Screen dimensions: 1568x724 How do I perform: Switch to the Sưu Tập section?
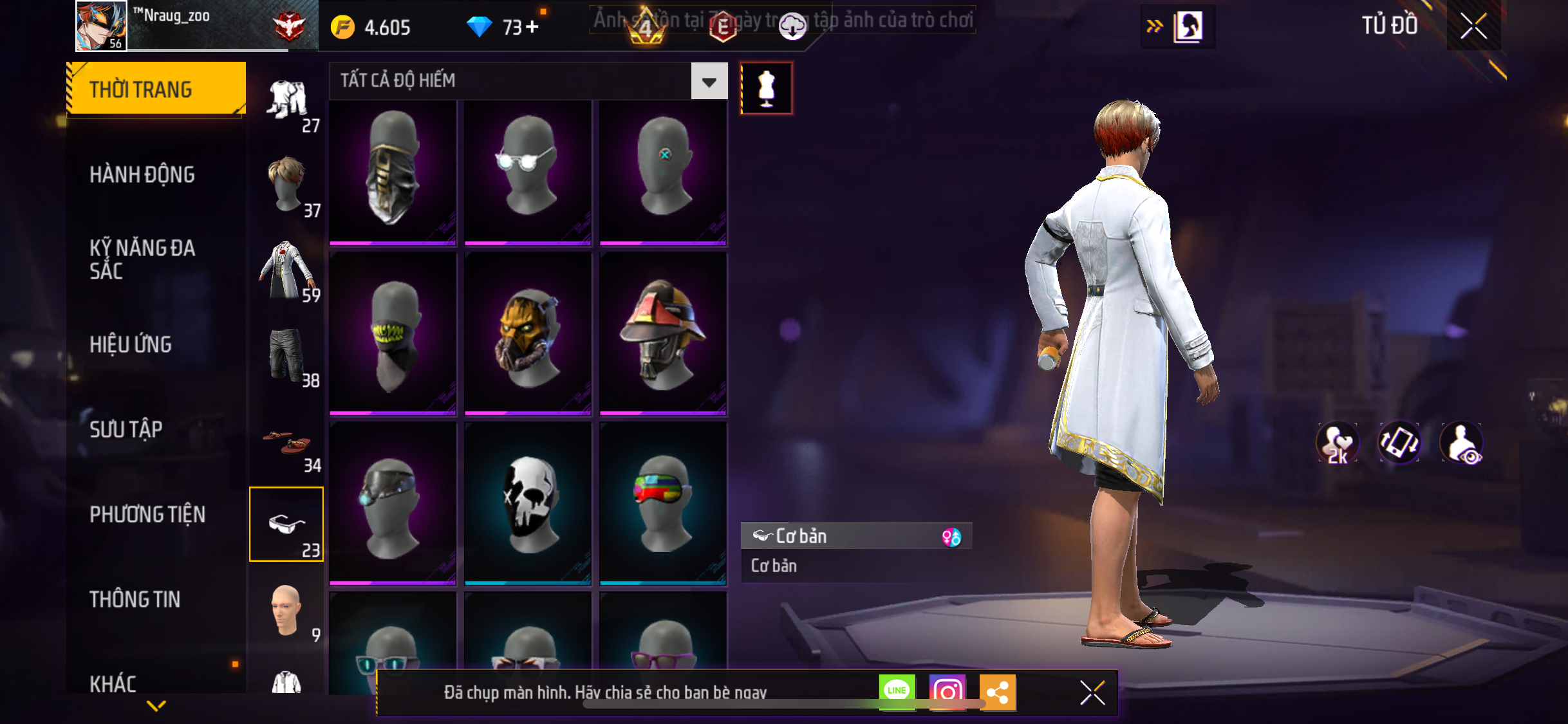(x=126, y=429)
